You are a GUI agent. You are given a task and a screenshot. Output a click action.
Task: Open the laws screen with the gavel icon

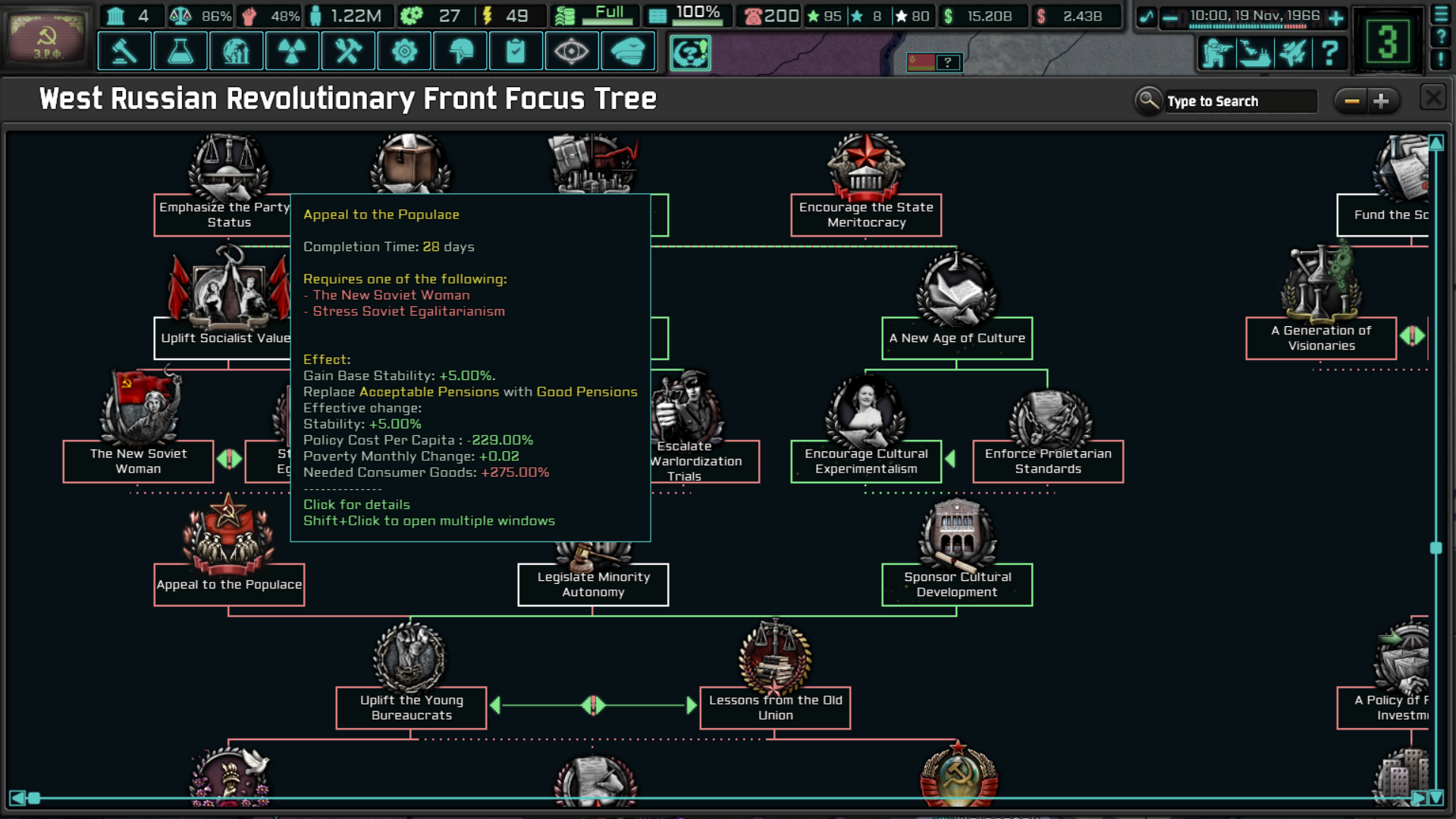124,52
